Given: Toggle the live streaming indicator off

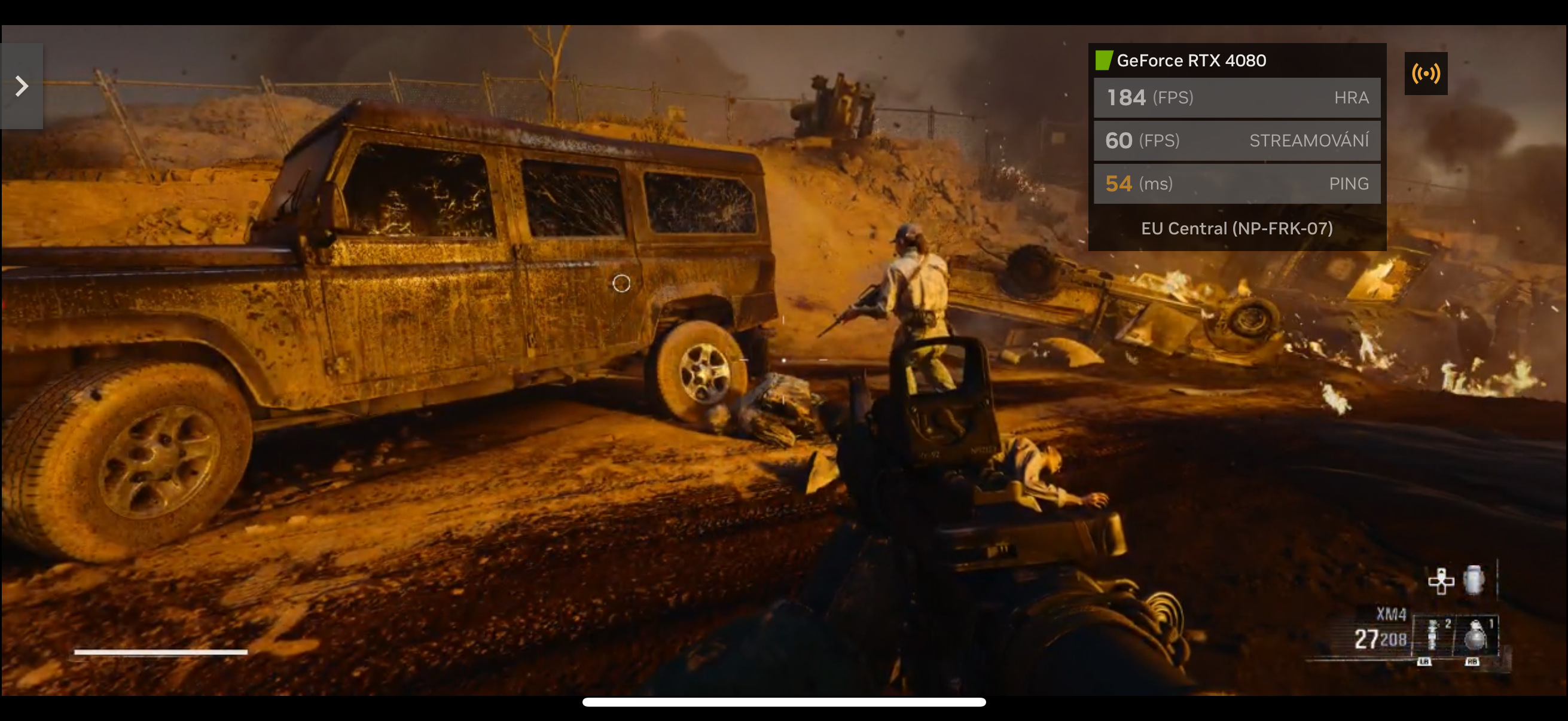Looking at the screenshot, I should tap(1427, 73).
